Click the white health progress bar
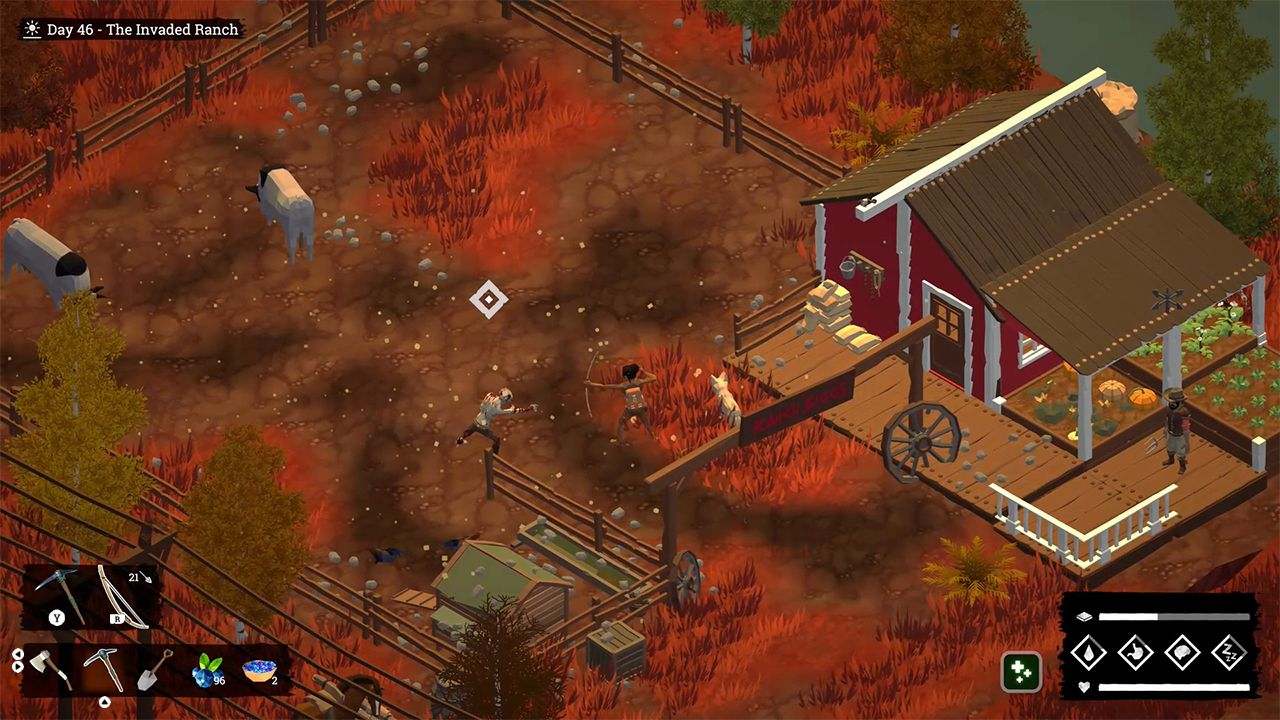Image resolution: width=1280 pixels, height=720 pixels. [1174, 686]
